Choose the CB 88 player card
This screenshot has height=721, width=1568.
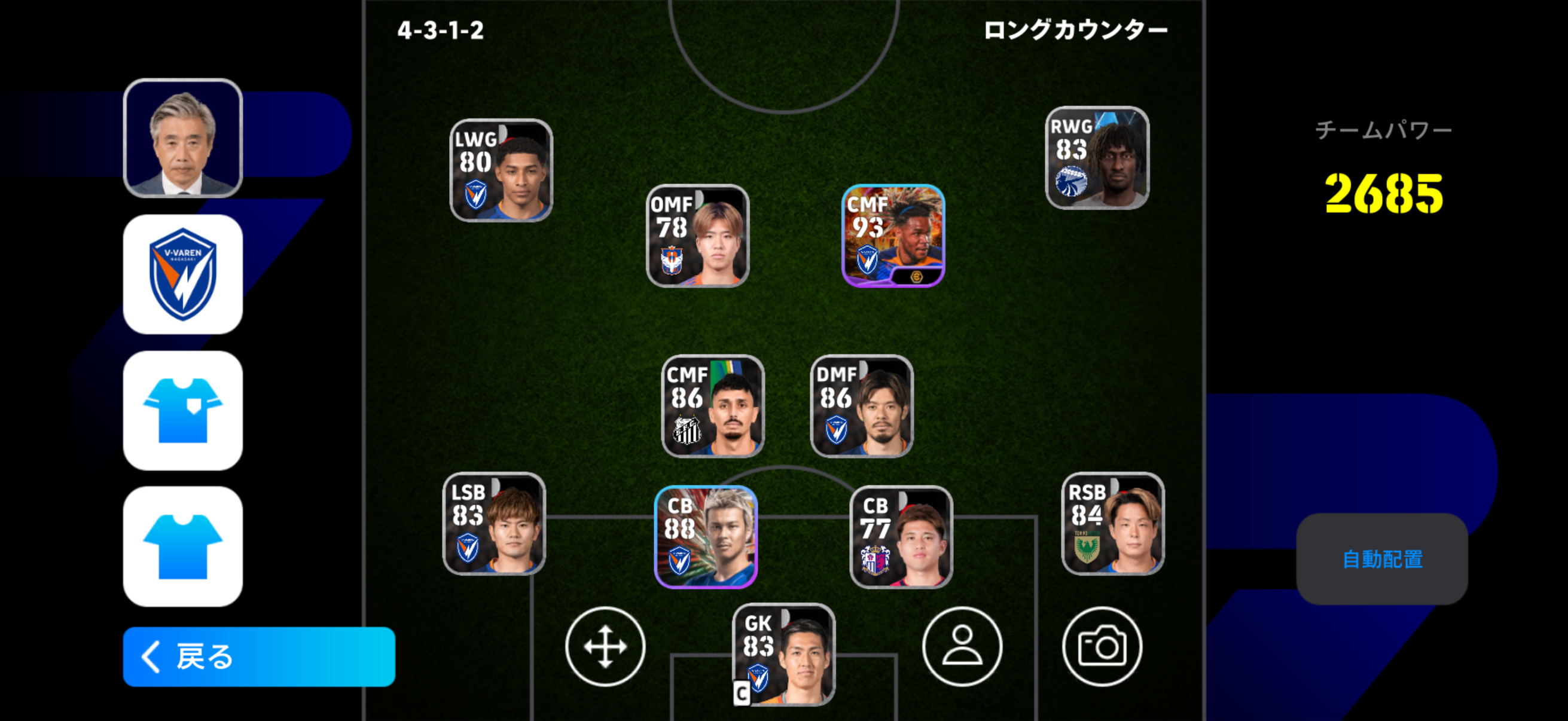[706, 537]
